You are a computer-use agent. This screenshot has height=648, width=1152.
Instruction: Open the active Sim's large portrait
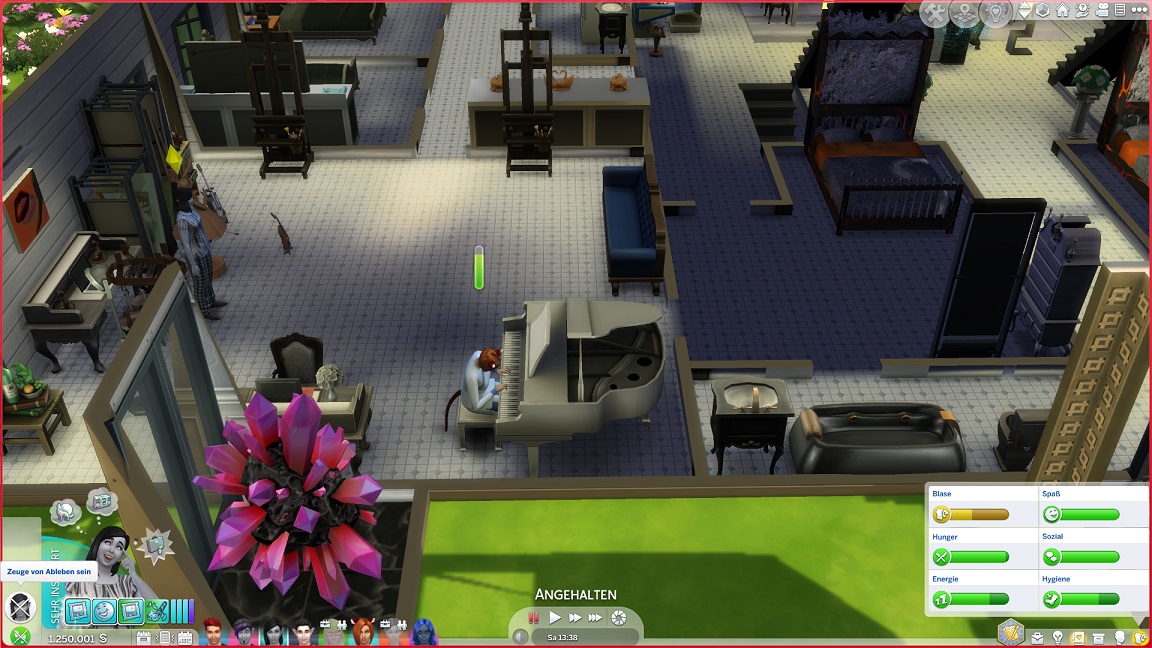110,562
